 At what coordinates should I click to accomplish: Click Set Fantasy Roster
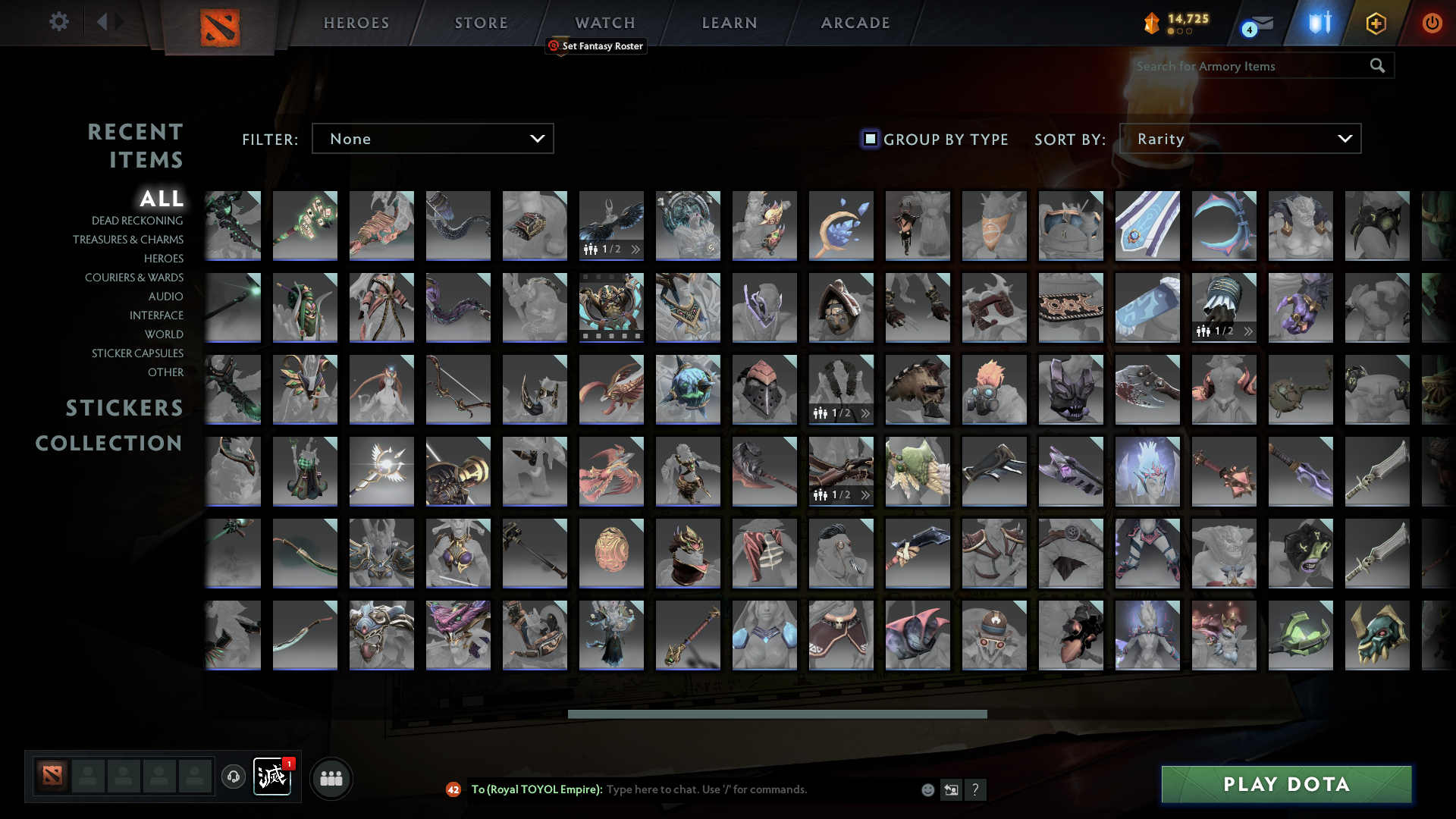[x=596, y=46]
